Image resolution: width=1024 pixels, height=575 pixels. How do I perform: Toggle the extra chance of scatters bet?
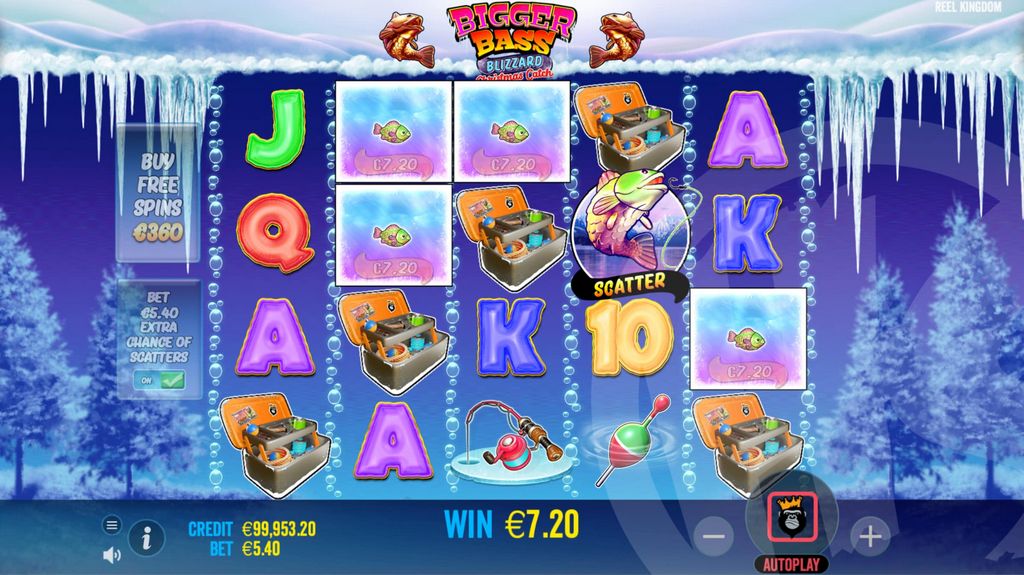158,380
